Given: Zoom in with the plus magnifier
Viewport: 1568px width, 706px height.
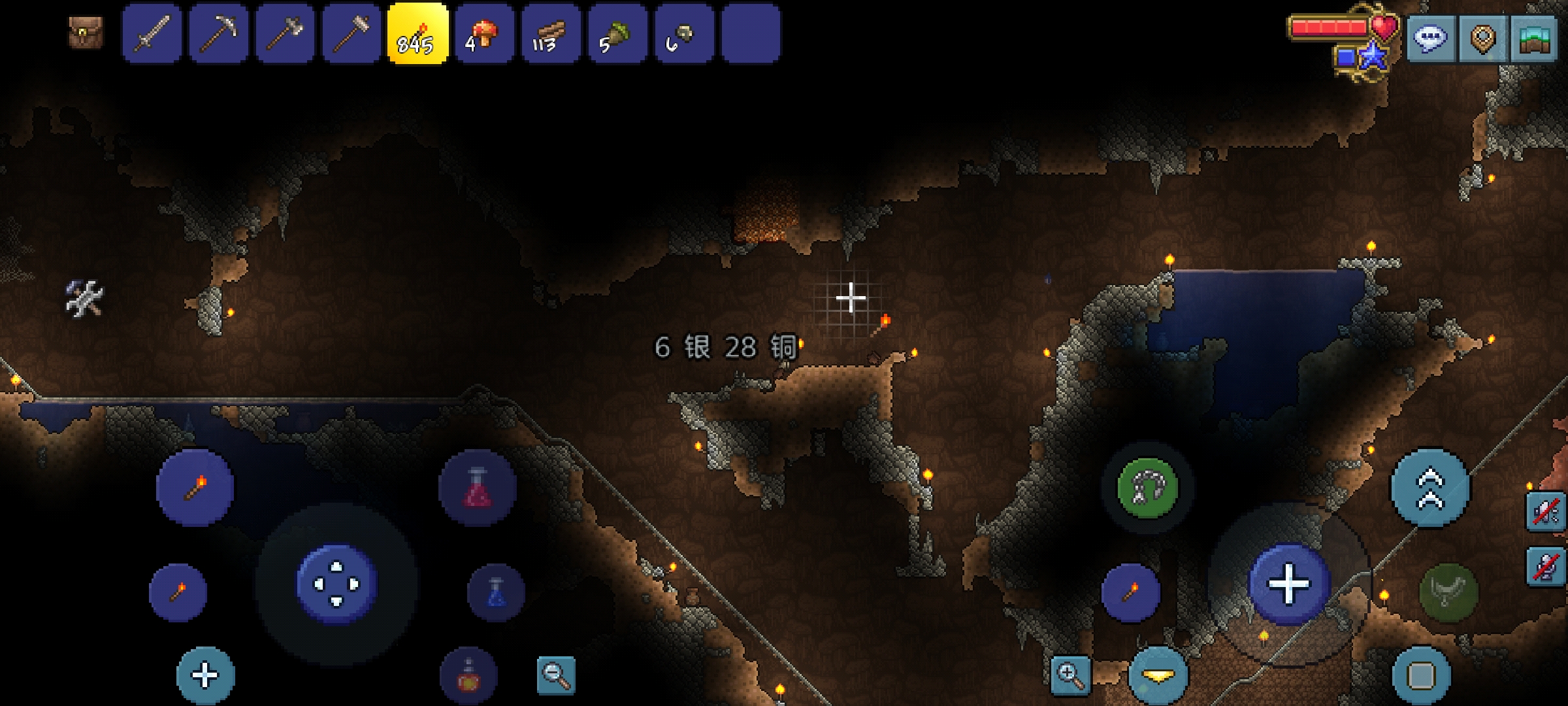Looking at the screenshot, I should [1071, 675].
